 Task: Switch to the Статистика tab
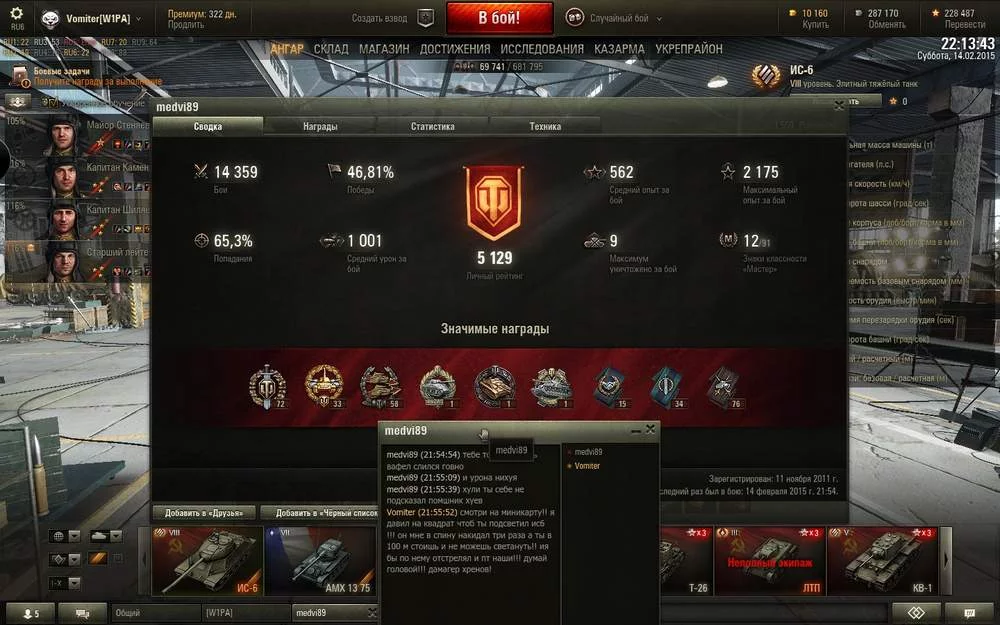(x=432, y=127)
